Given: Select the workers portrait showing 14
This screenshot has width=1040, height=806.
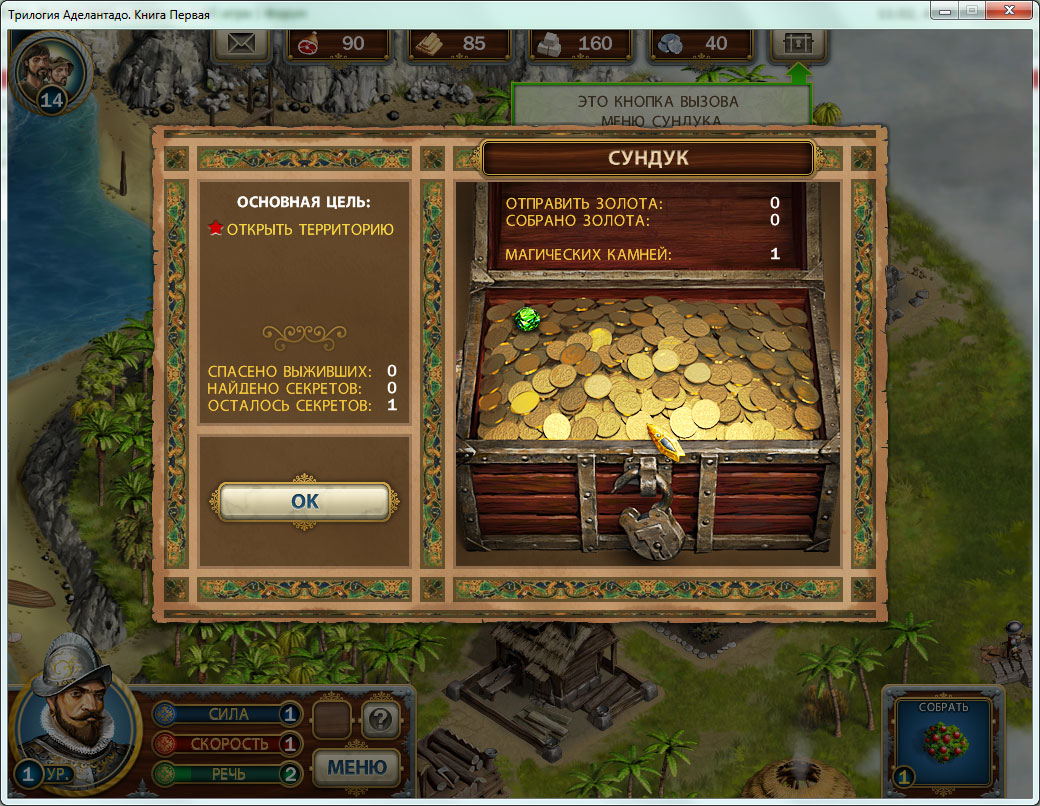Looking at the screenshot, I should [52, 71].
